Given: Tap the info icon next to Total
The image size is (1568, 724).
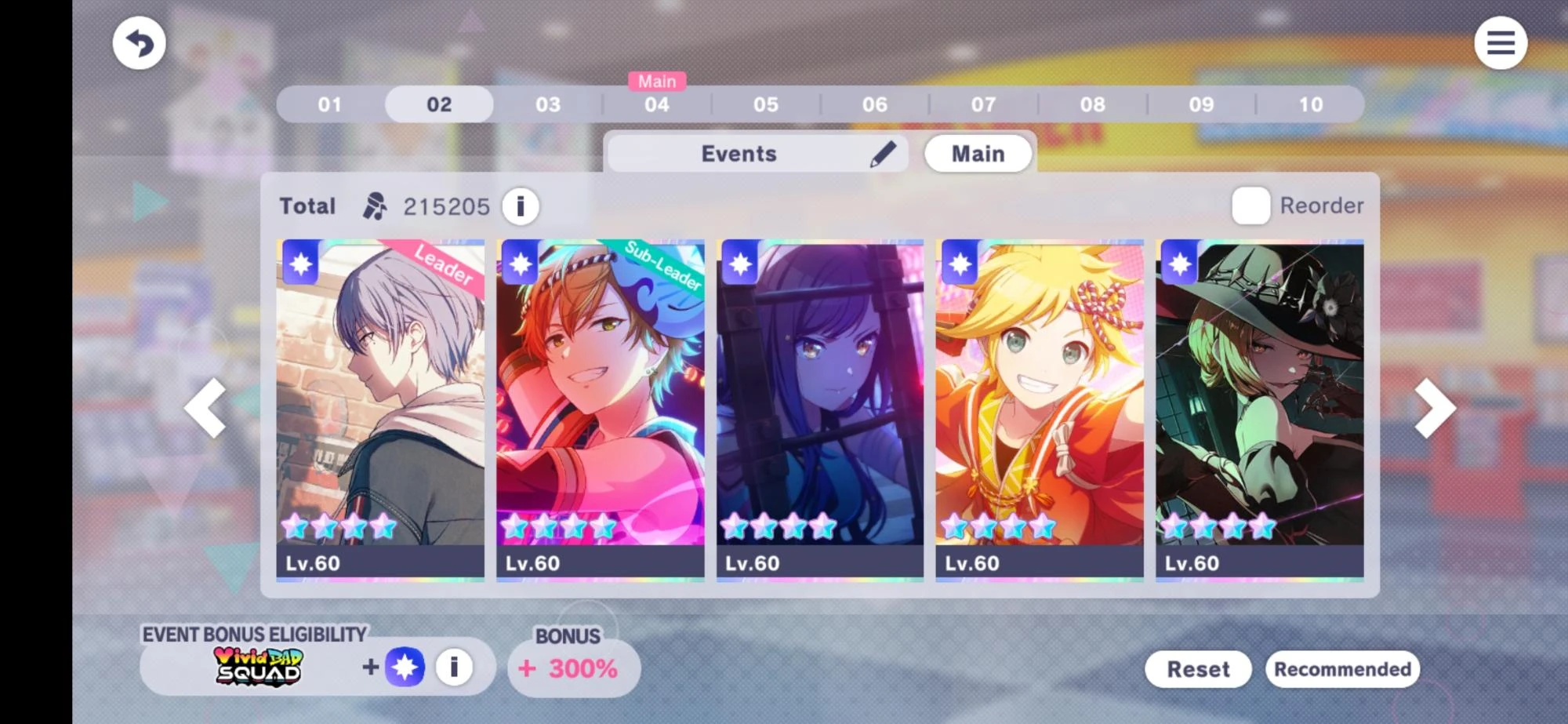Looking at the screenshot, I should (x=520, y=206).
